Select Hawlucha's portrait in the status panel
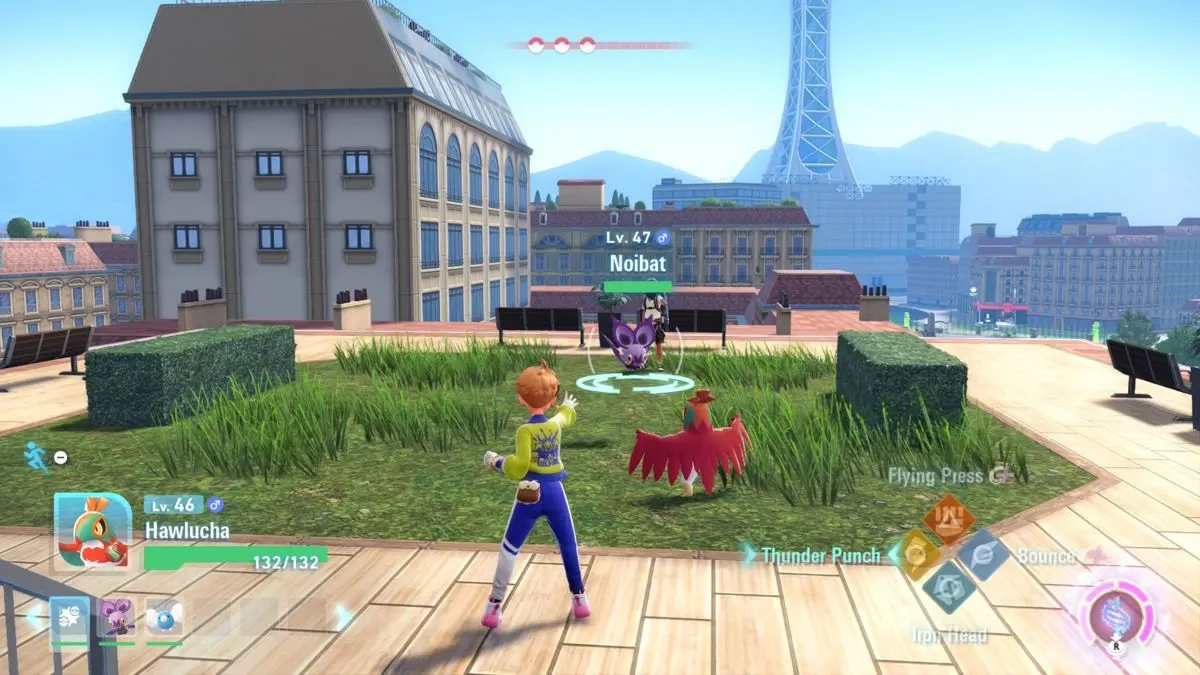Screen dimensions: 1200x675 coord(92,532)
